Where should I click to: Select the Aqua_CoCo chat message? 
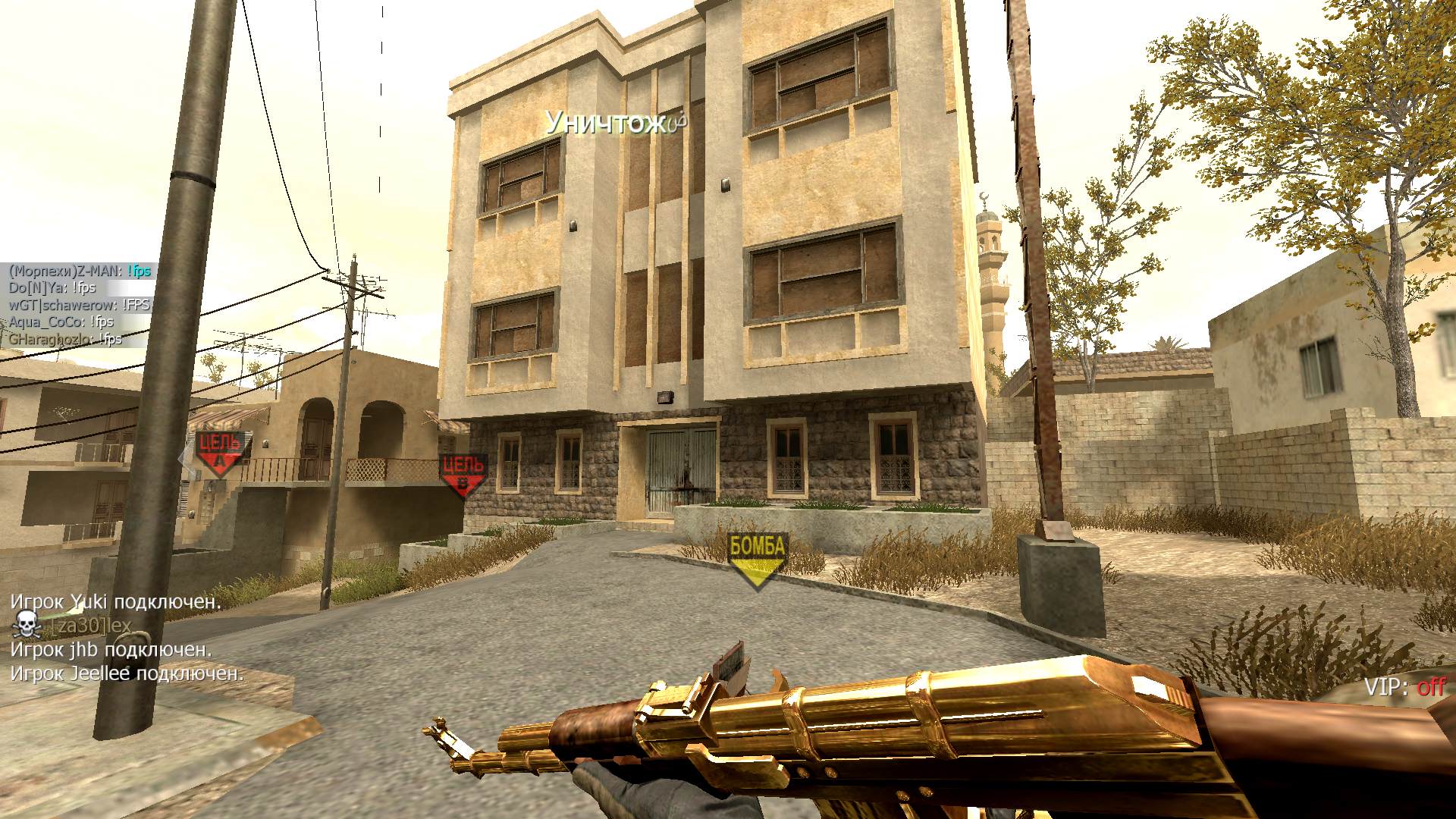61,322
